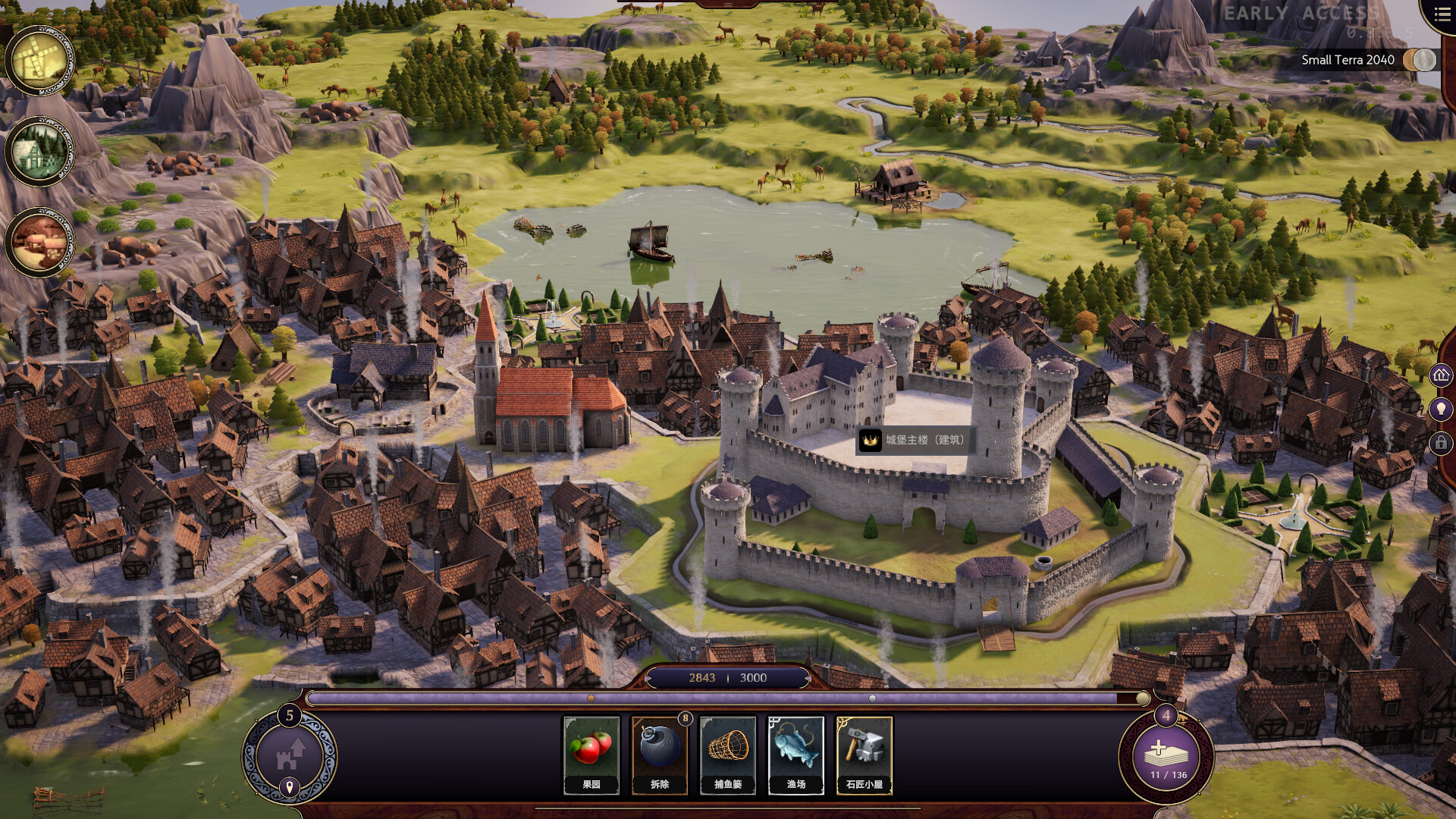Viewport: 1456px width, 819px height.
Task: Open the list menu in the corner
Action: point(1442,15)
